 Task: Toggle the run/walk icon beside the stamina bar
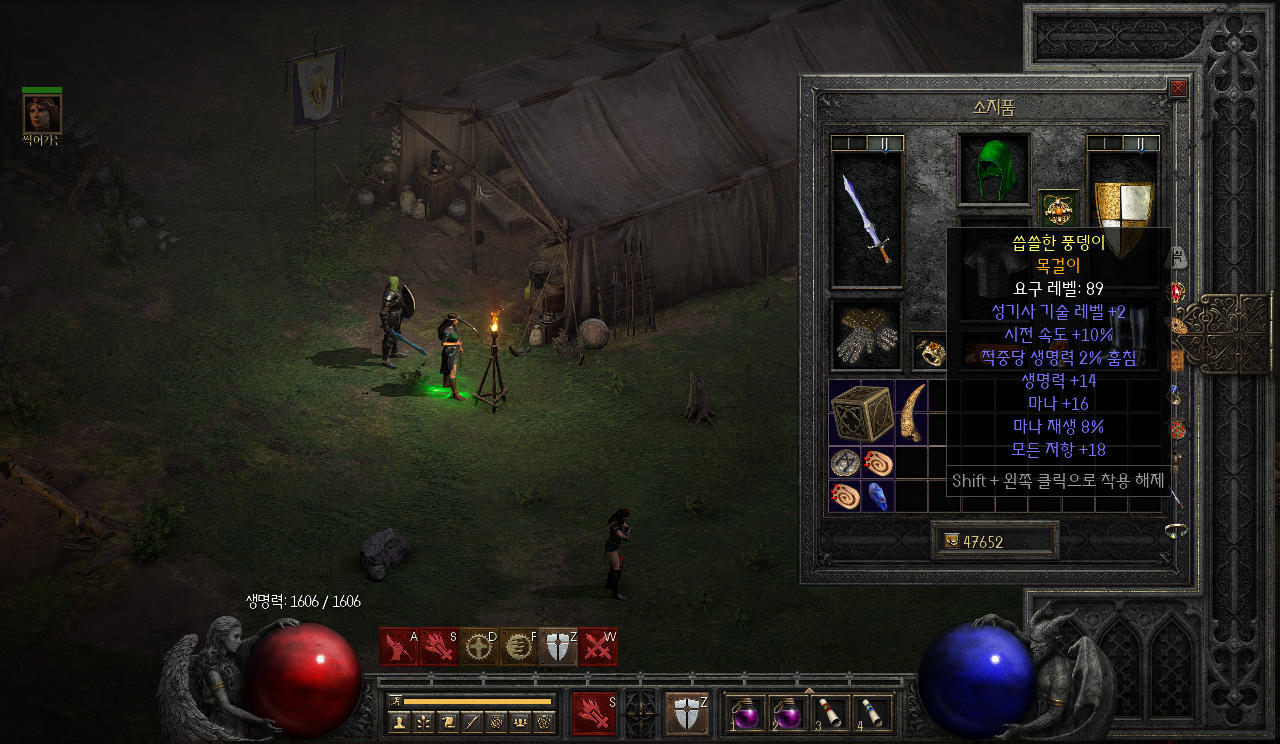[x=396, y=700]
